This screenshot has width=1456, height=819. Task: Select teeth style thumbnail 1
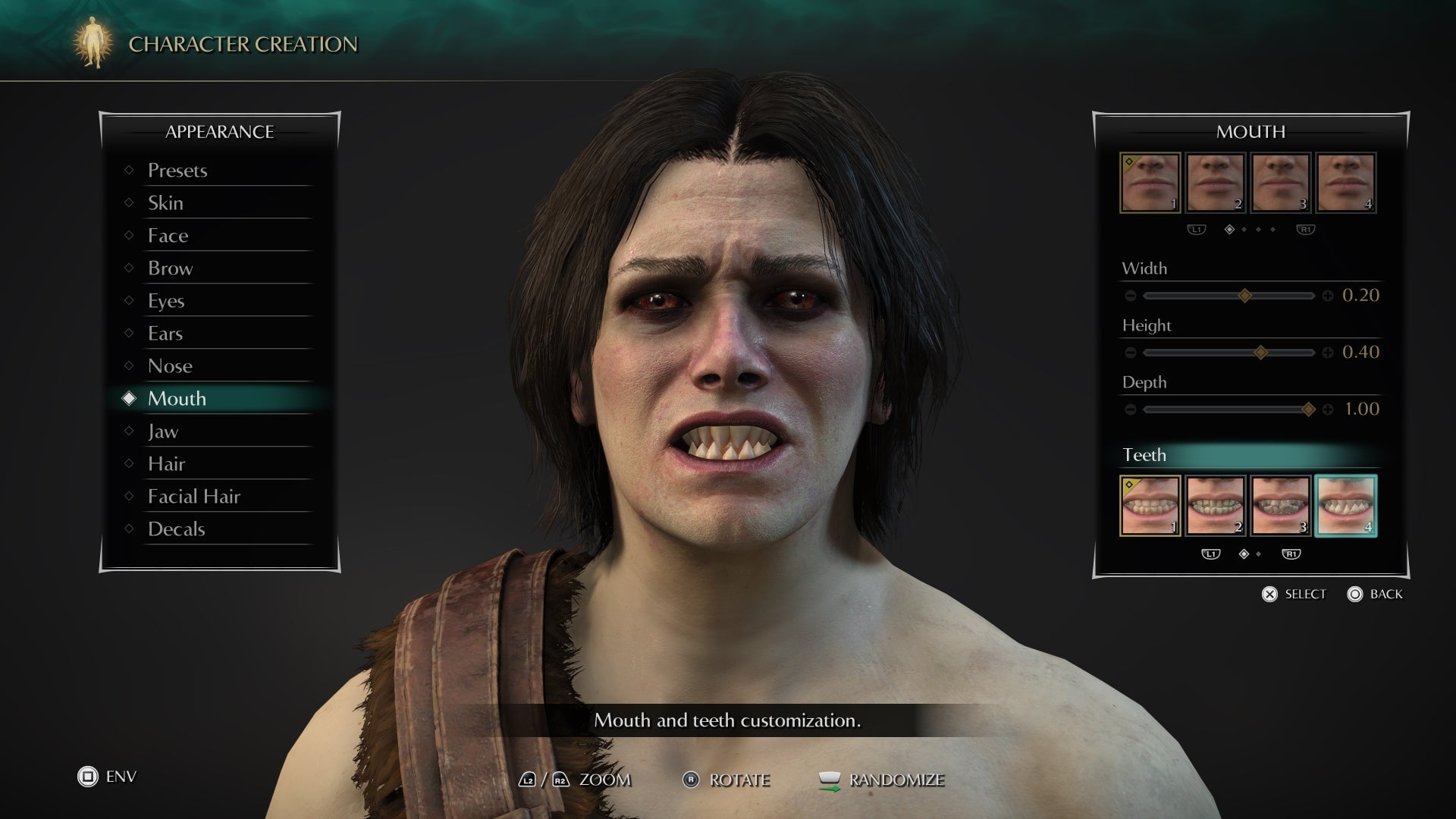coord(1150,506)
